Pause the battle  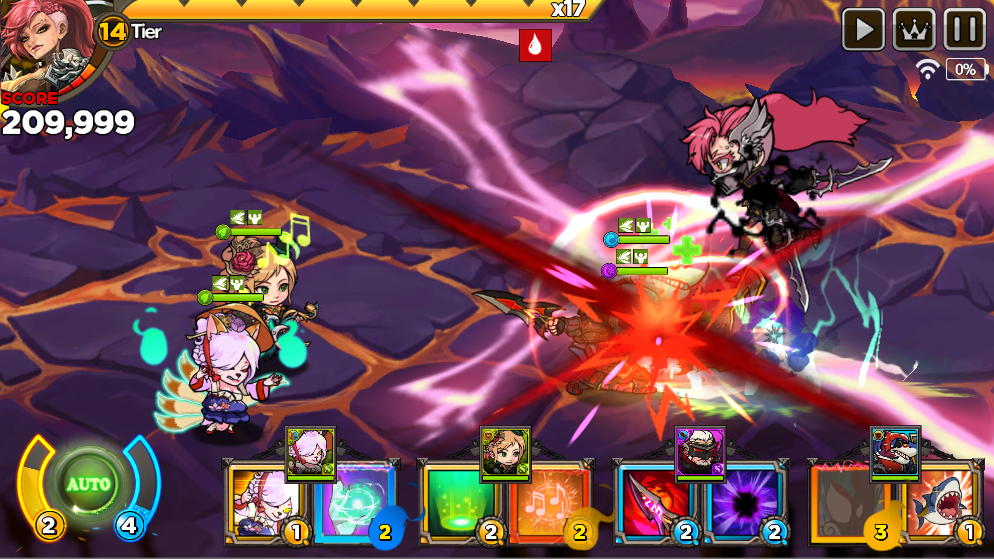click(x=964, y=29)
